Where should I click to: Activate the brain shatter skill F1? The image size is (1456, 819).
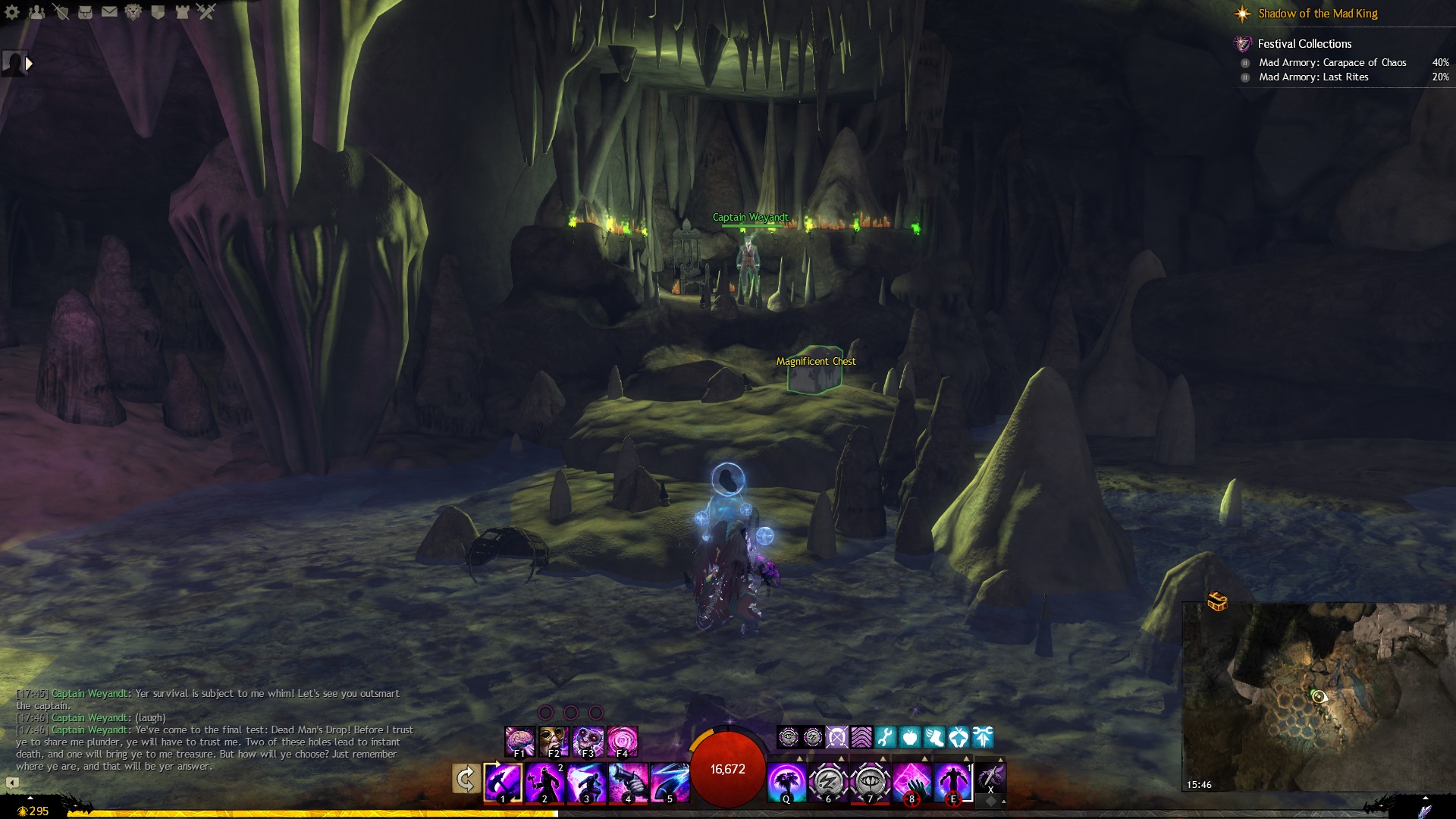click(x=520, y=741)
